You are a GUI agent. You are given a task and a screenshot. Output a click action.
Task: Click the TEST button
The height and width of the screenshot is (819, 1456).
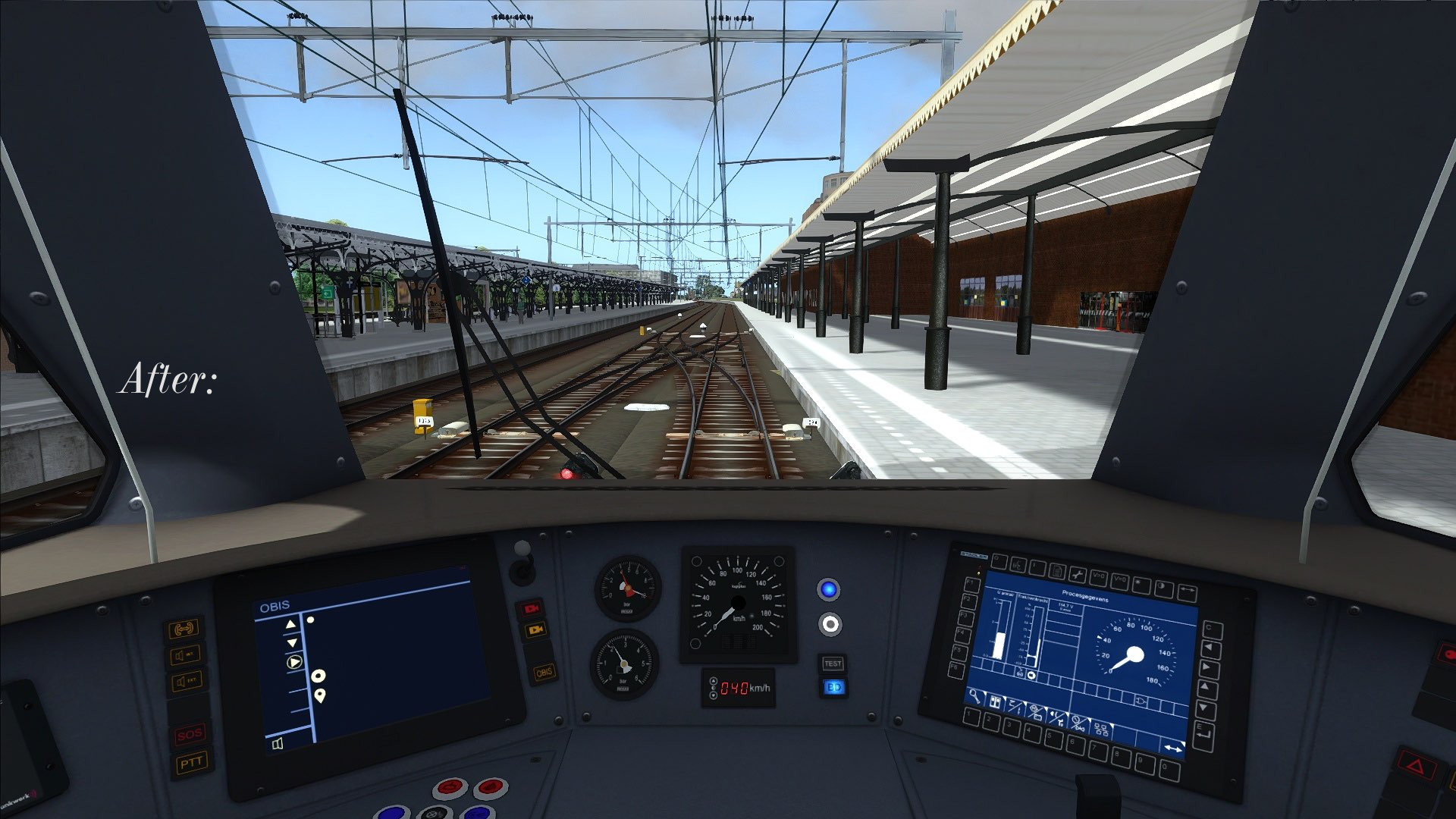coord(833,664)
